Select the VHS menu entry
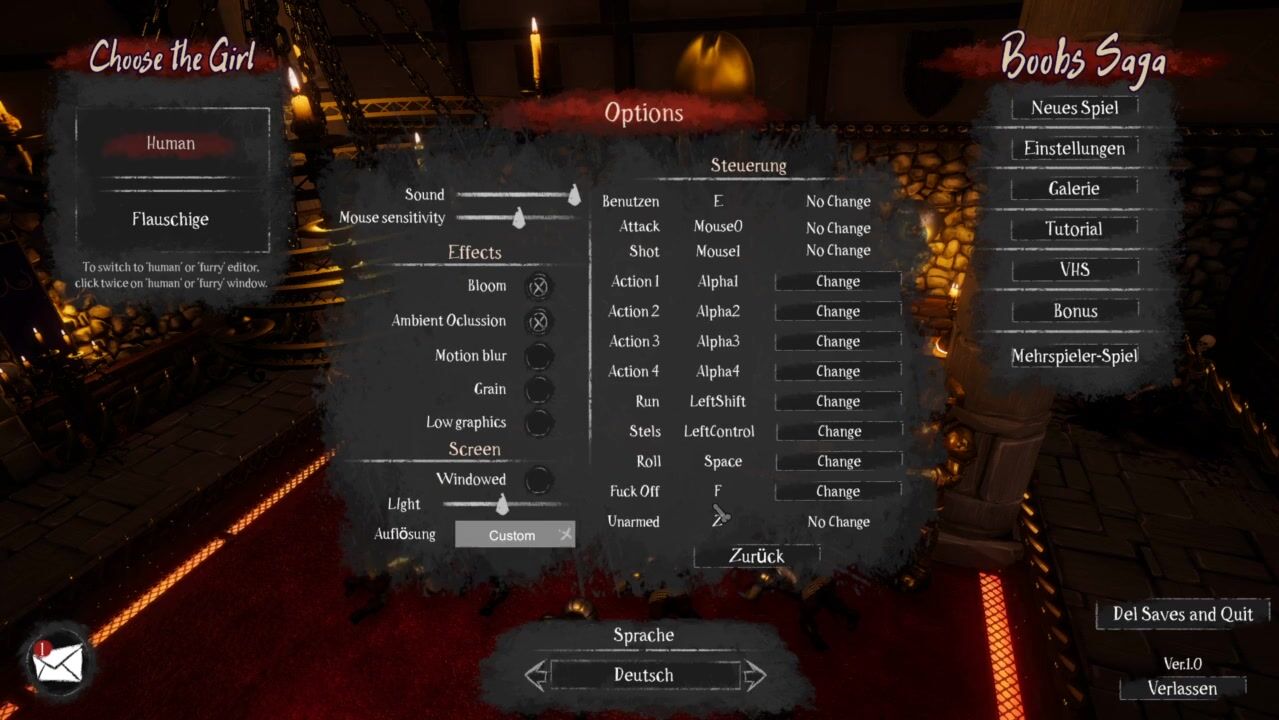This screenshot has height=720, width=1279. coord(1074,270)
